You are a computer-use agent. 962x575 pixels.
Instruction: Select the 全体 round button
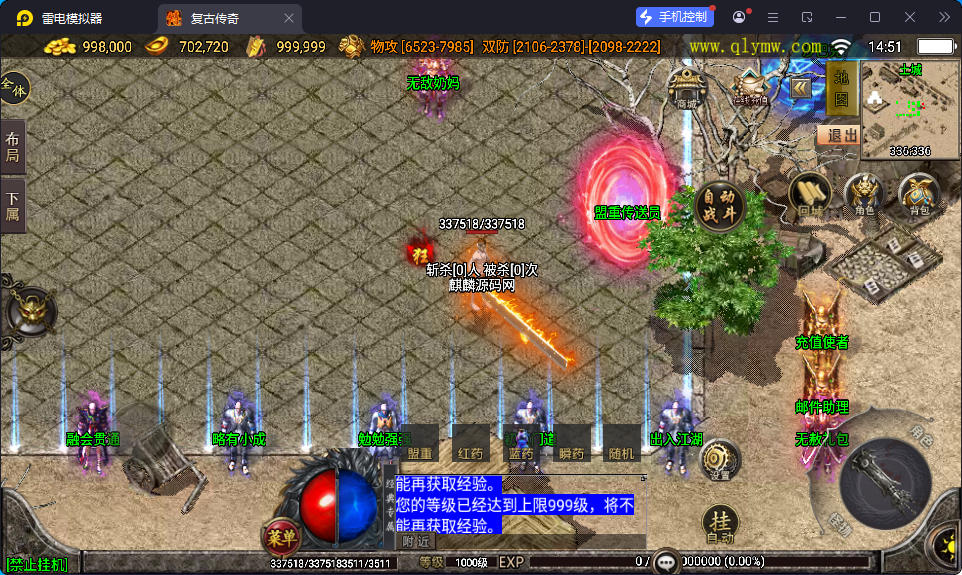pos(14,88)
